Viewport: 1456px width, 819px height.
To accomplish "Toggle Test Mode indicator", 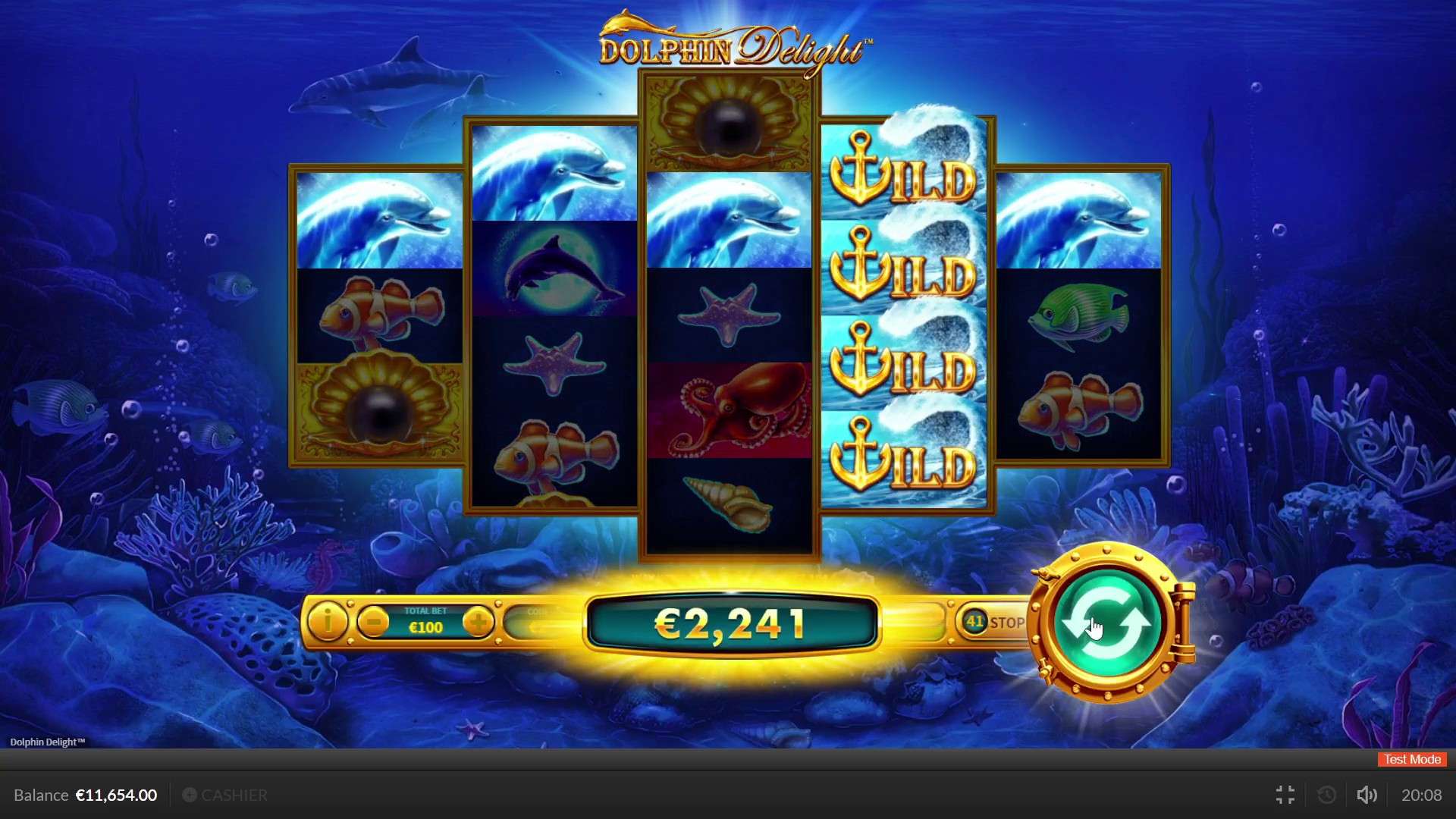I will (1410, 759).
